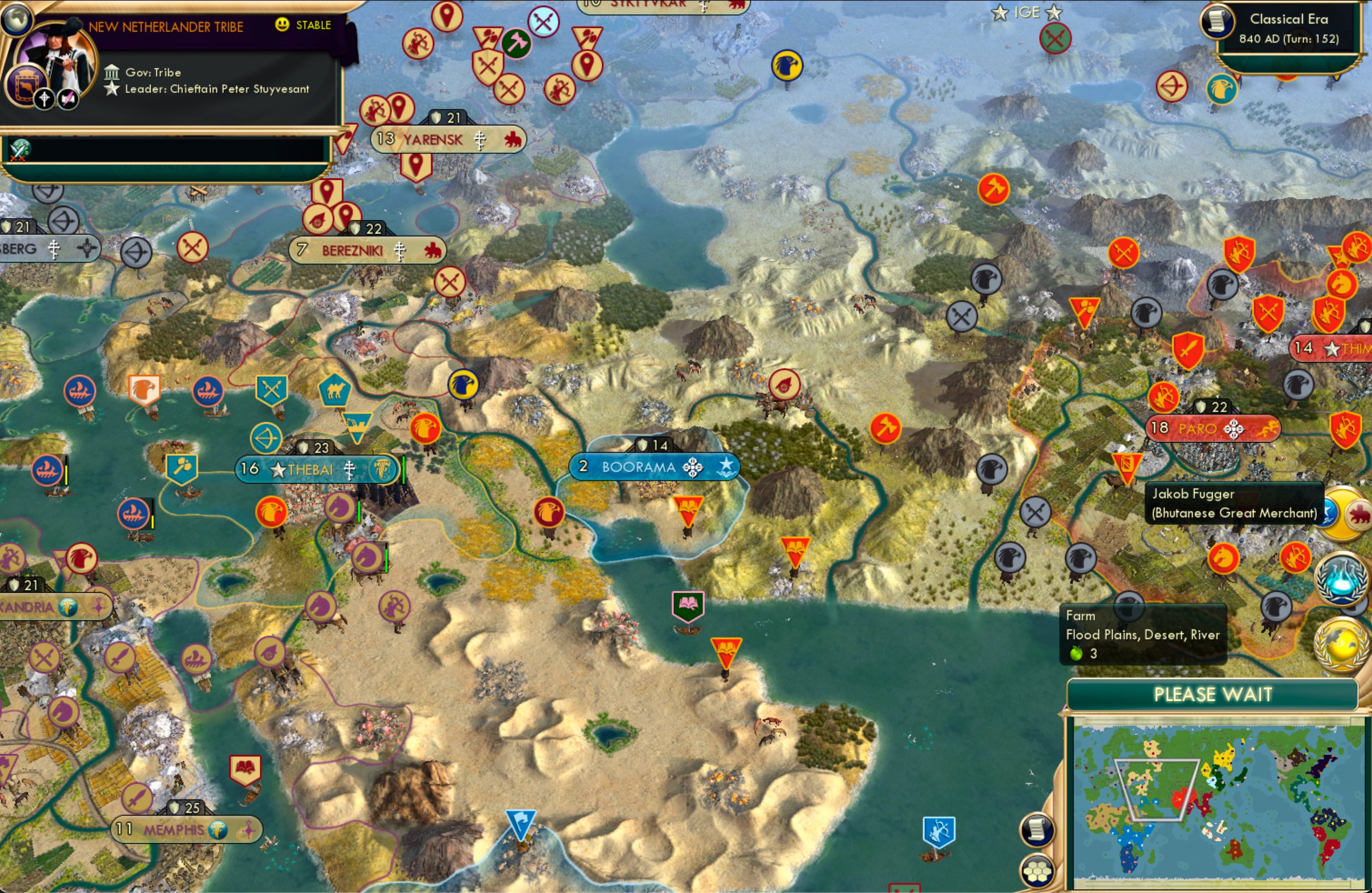Click the religion cross icon on the tribe panel
Screen dimensions: 1372x893
tap(43, 99)
